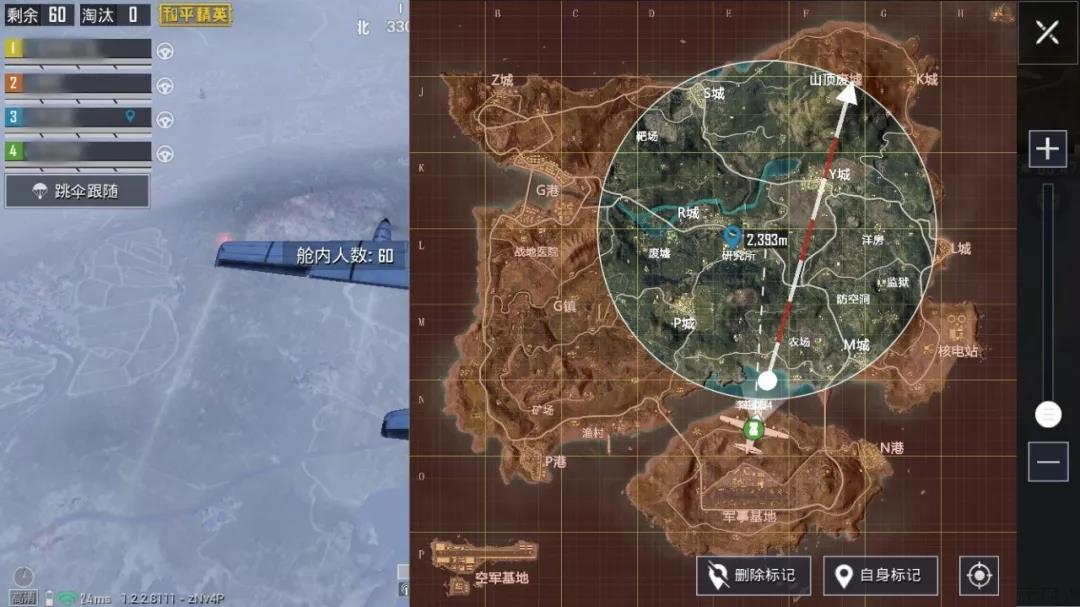Select teammate 3 row with blue marker

tap(78, 117)
